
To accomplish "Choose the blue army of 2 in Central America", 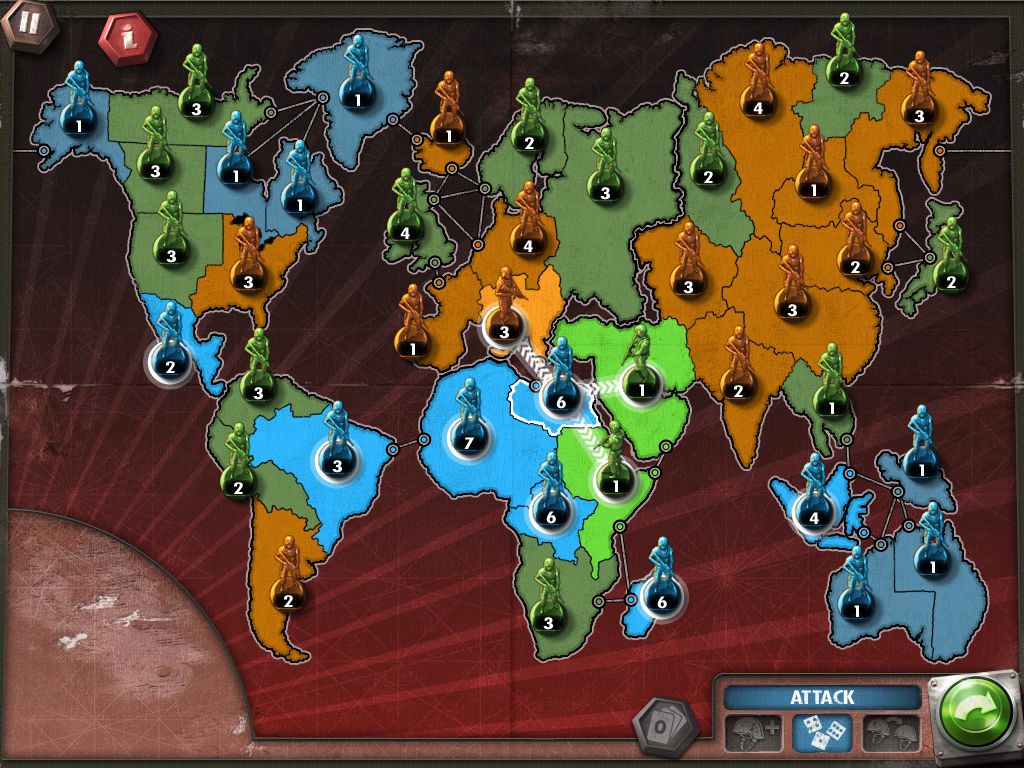I will (x=169, y=365).
